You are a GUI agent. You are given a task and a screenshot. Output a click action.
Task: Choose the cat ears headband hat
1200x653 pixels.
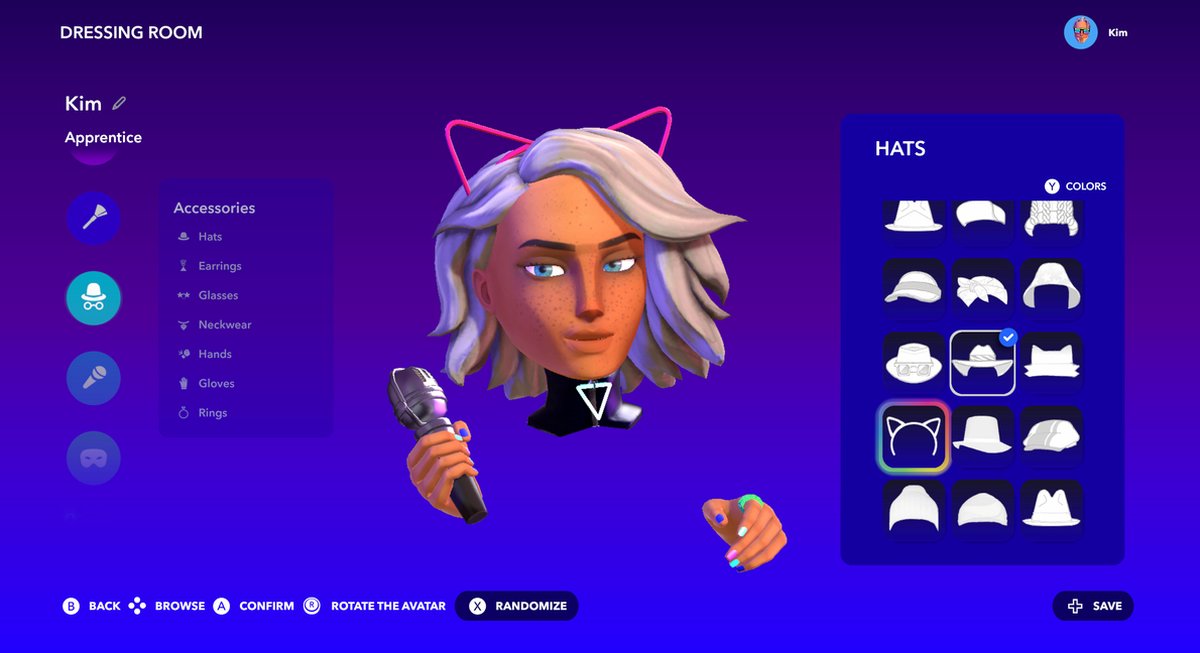pyautogui.click(x=912, y=436)
